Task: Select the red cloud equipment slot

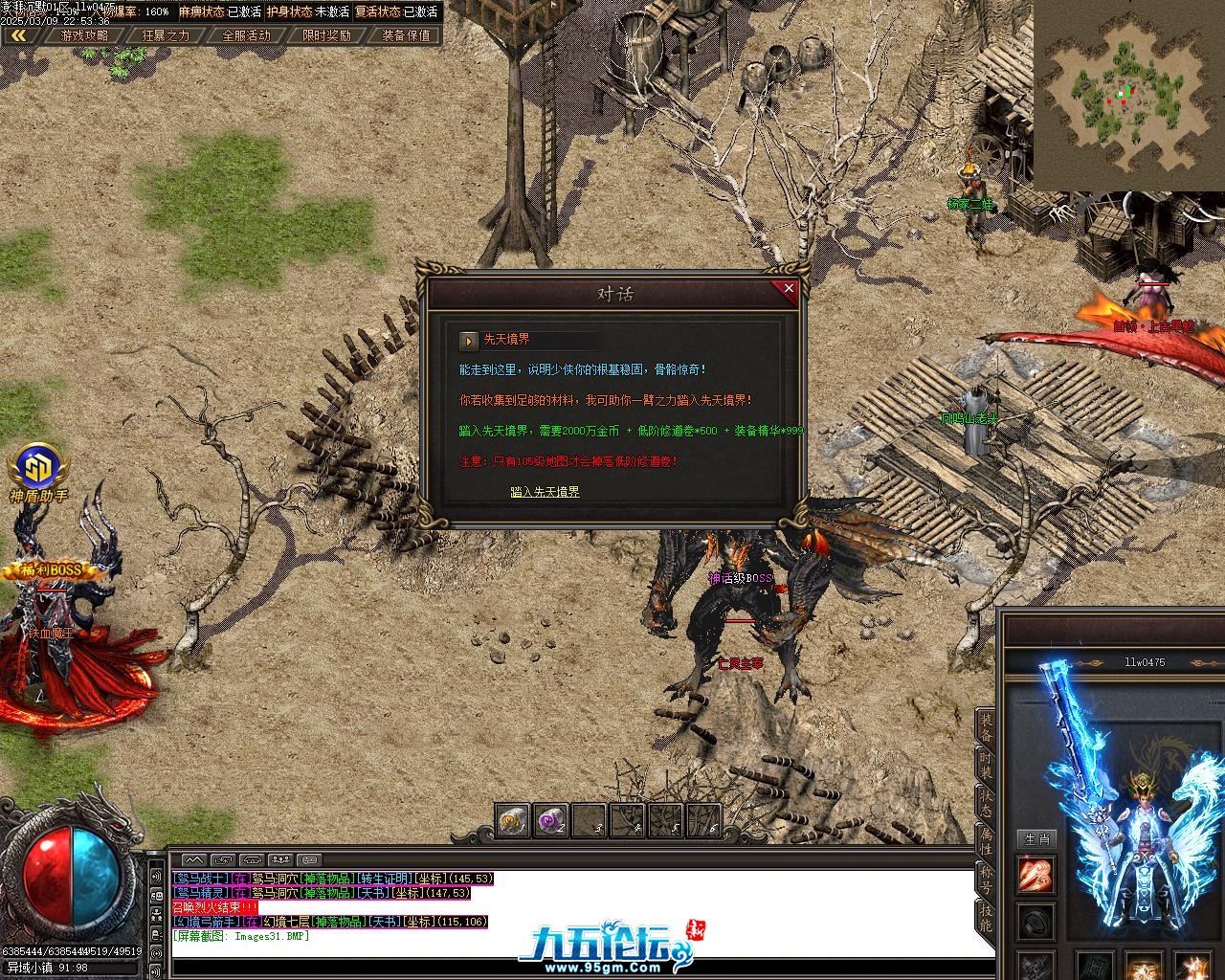Action: point(1036,875)
